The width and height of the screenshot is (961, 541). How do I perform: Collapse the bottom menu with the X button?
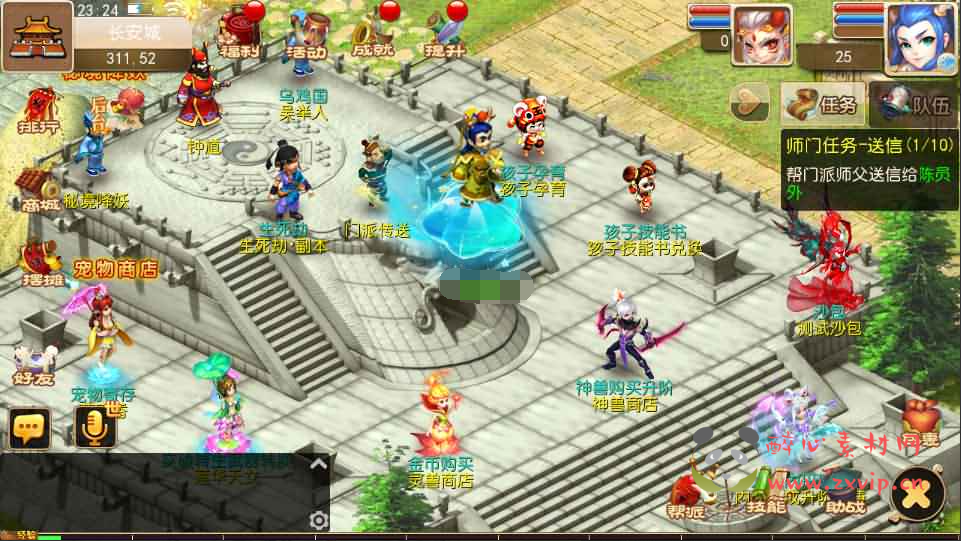point(918,491)
